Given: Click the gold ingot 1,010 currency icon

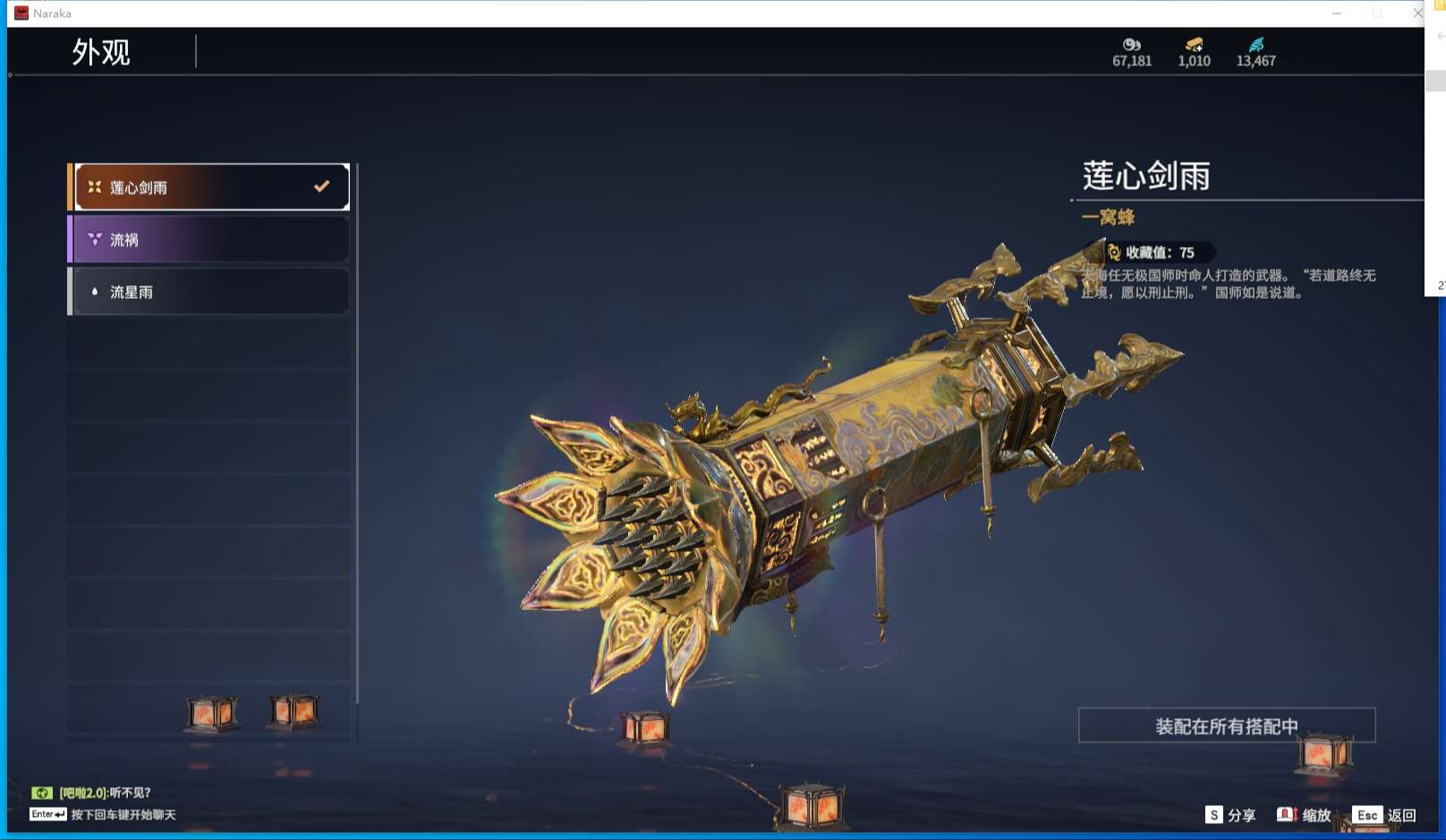Looking at the screenshot, I should 1194,45.
